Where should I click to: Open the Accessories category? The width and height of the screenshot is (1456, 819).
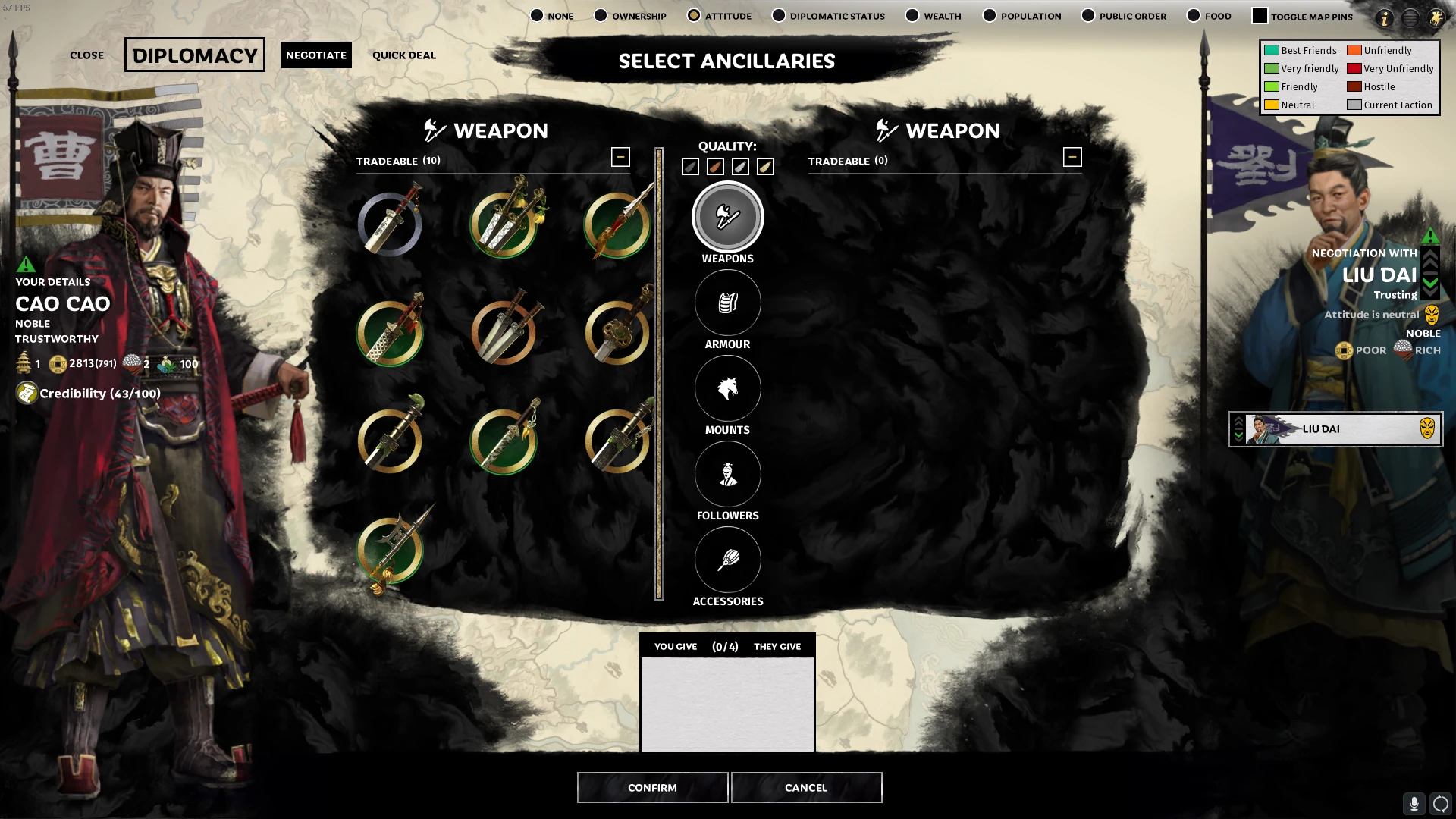727,560
